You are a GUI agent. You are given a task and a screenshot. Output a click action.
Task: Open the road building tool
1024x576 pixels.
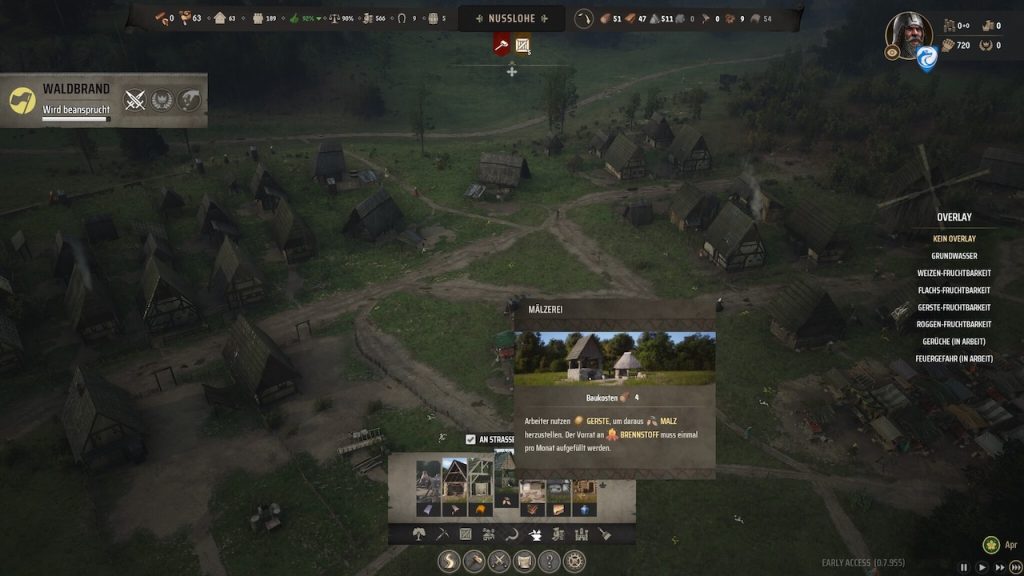click(451, 561)
